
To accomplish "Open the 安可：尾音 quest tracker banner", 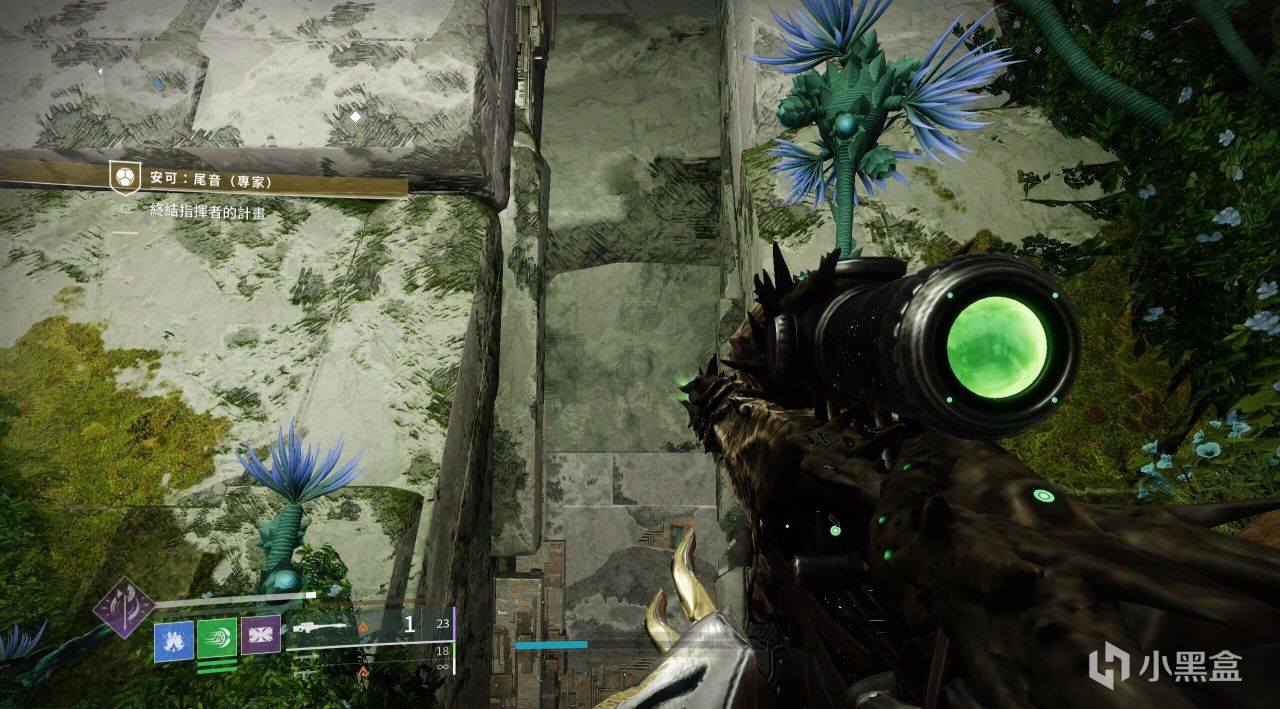I will (x=210, y=182).
